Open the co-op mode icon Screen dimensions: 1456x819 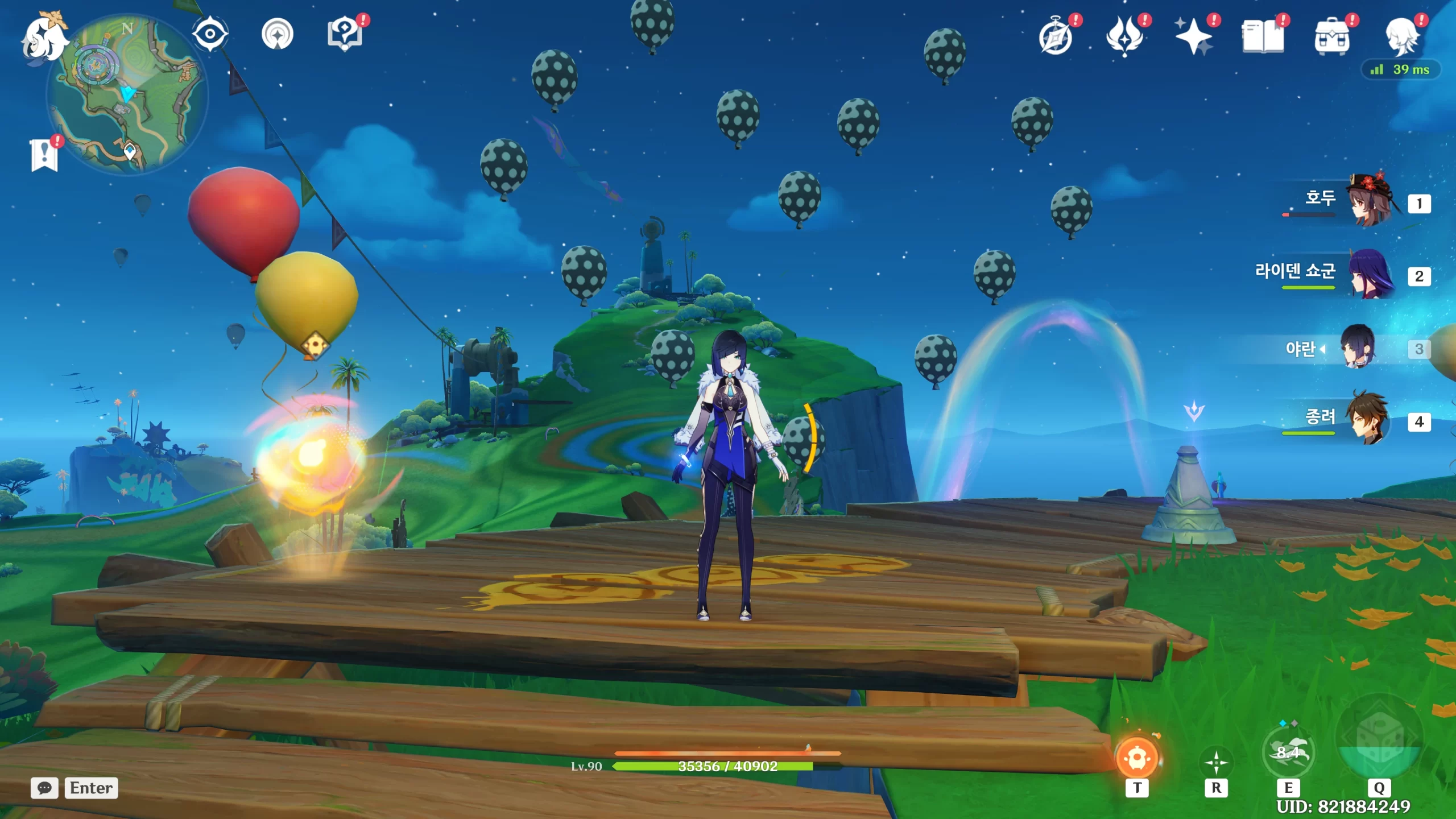pyautogui.click(x=277, y=34)
